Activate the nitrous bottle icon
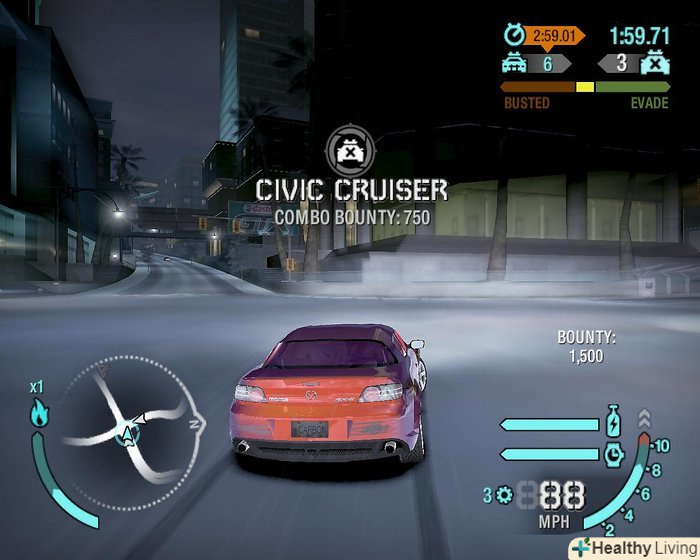 [613, 420]
